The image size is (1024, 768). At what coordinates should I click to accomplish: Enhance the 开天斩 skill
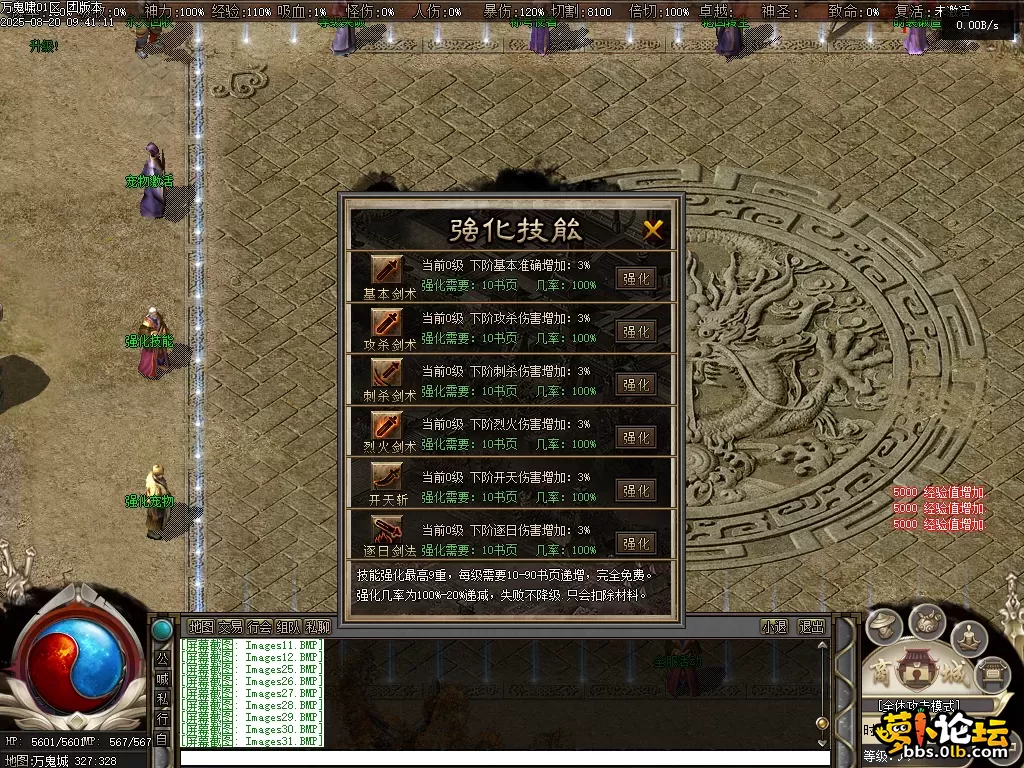[636, 490]
